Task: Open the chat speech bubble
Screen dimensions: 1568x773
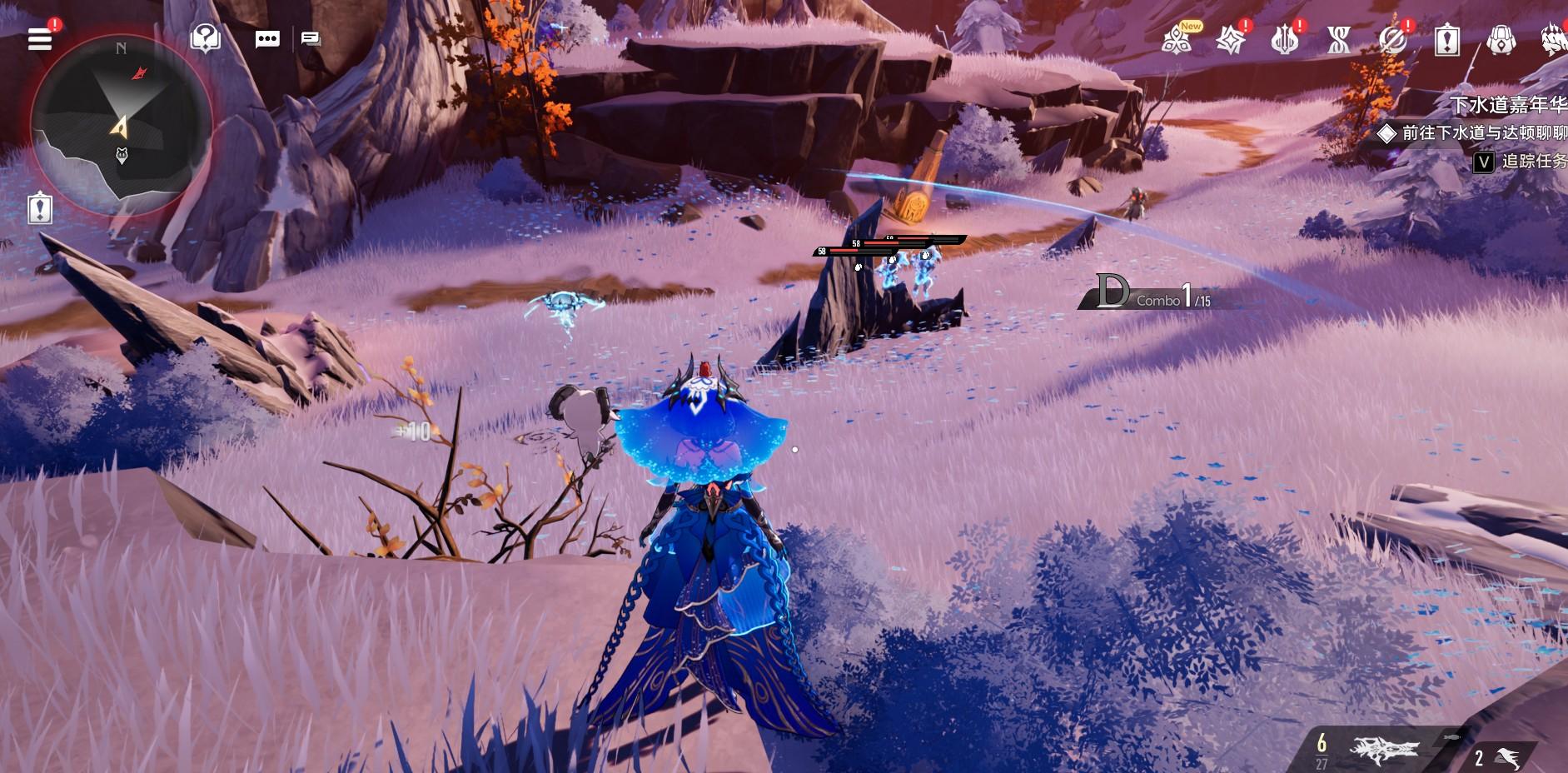Action: point(267,39)
